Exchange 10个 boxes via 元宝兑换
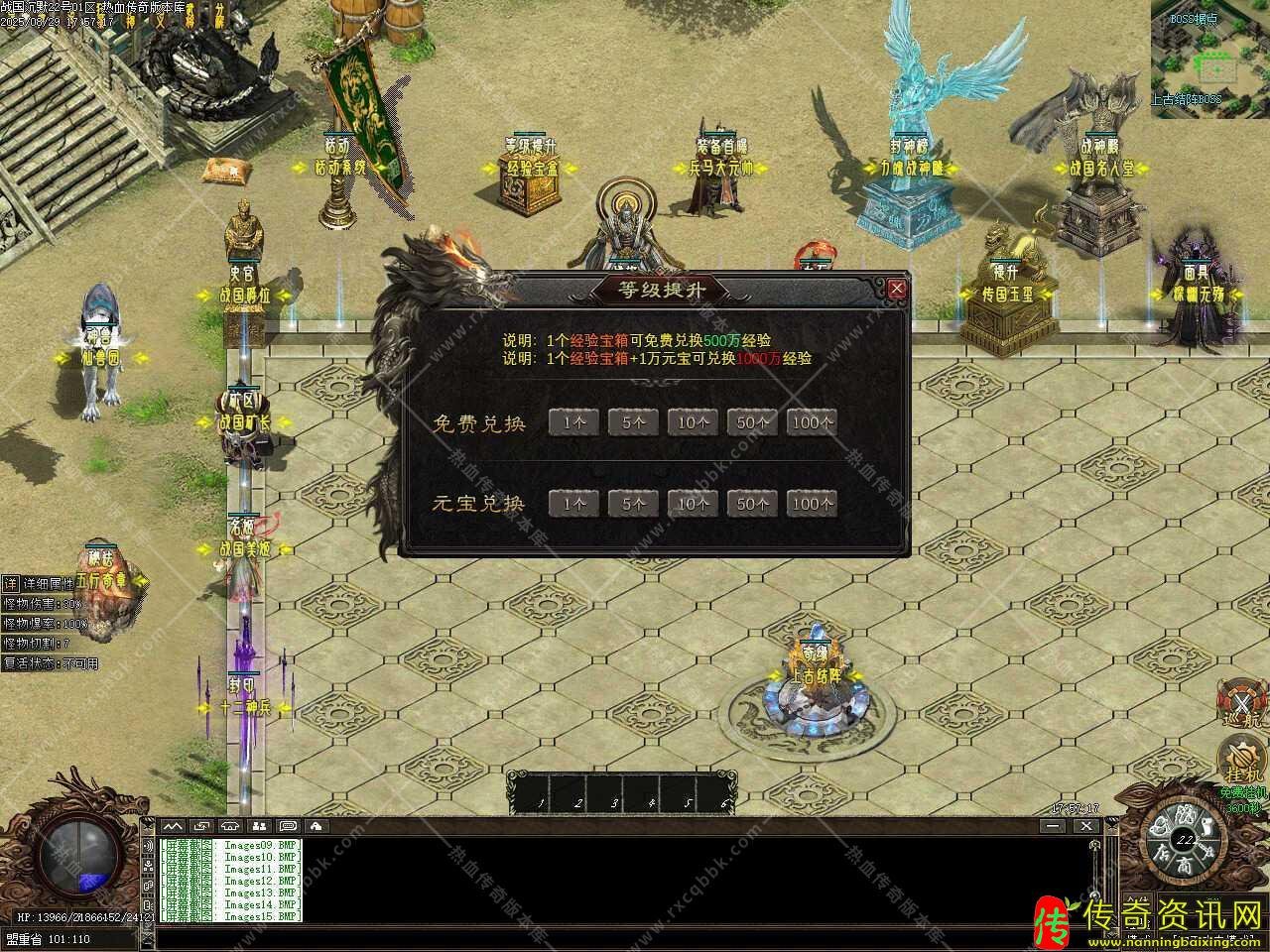 693,504
